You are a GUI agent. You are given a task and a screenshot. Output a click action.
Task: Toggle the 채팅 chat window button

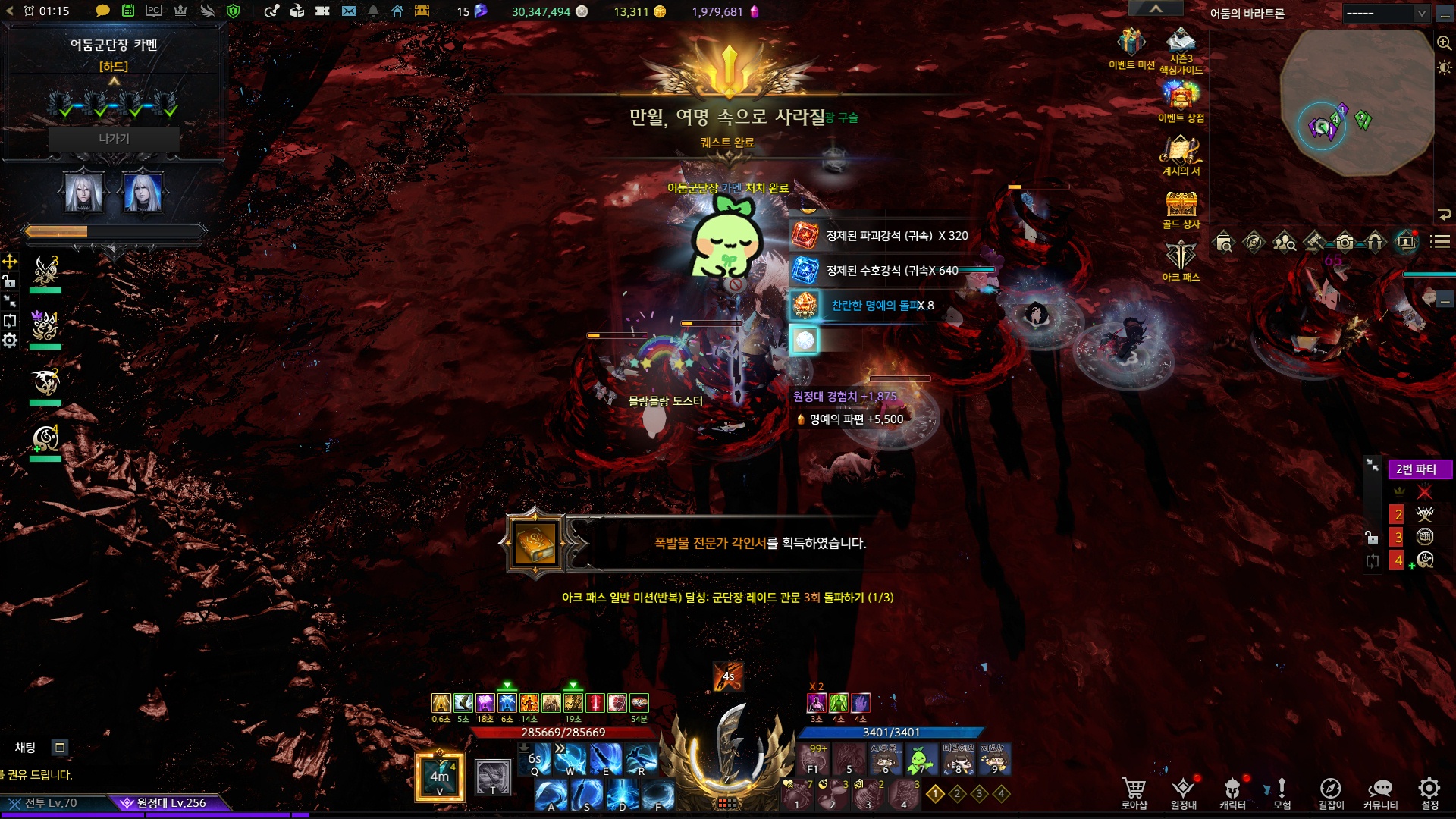pyautogui.click(x=60, y=747)
